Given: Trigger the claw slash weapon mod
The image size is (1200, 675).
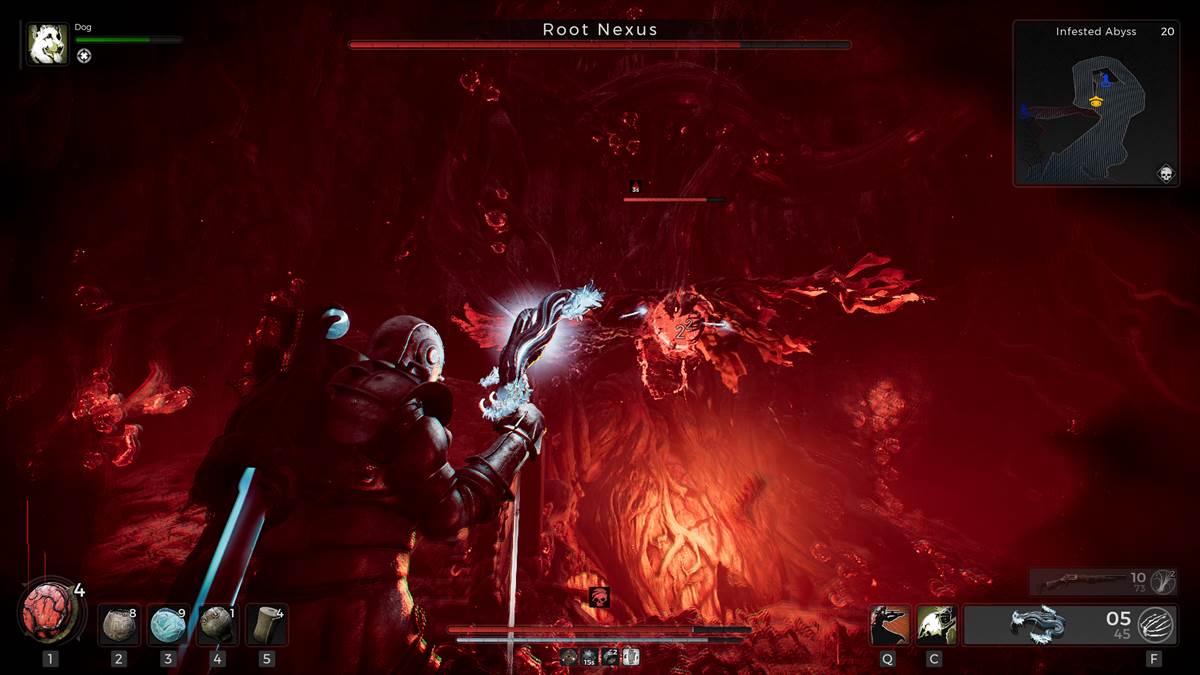Looking at the screenshot, I should [x=1155, y=624].
